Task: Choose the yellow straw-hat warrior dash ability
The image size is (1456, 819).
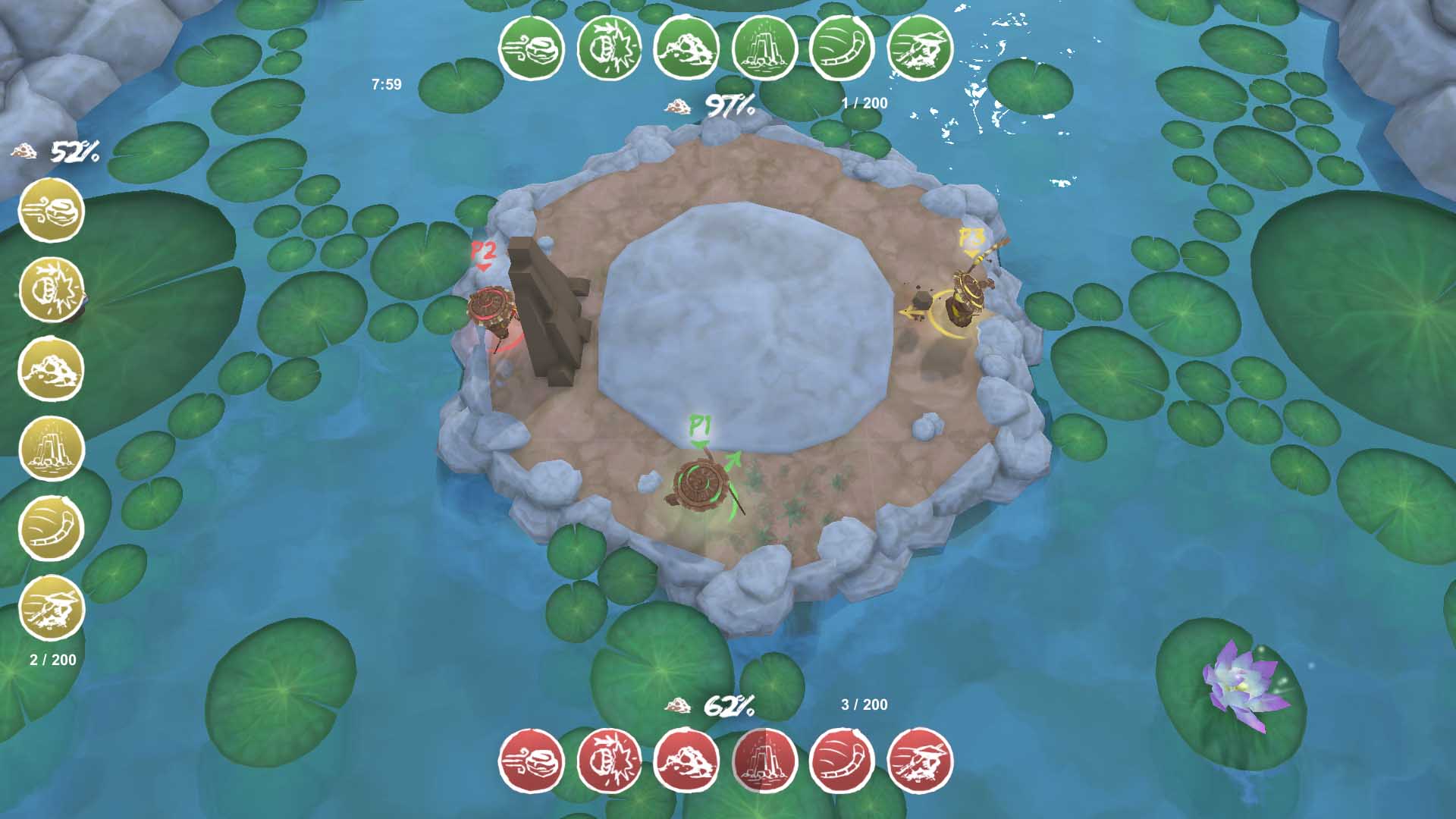Action: (51, 607)
